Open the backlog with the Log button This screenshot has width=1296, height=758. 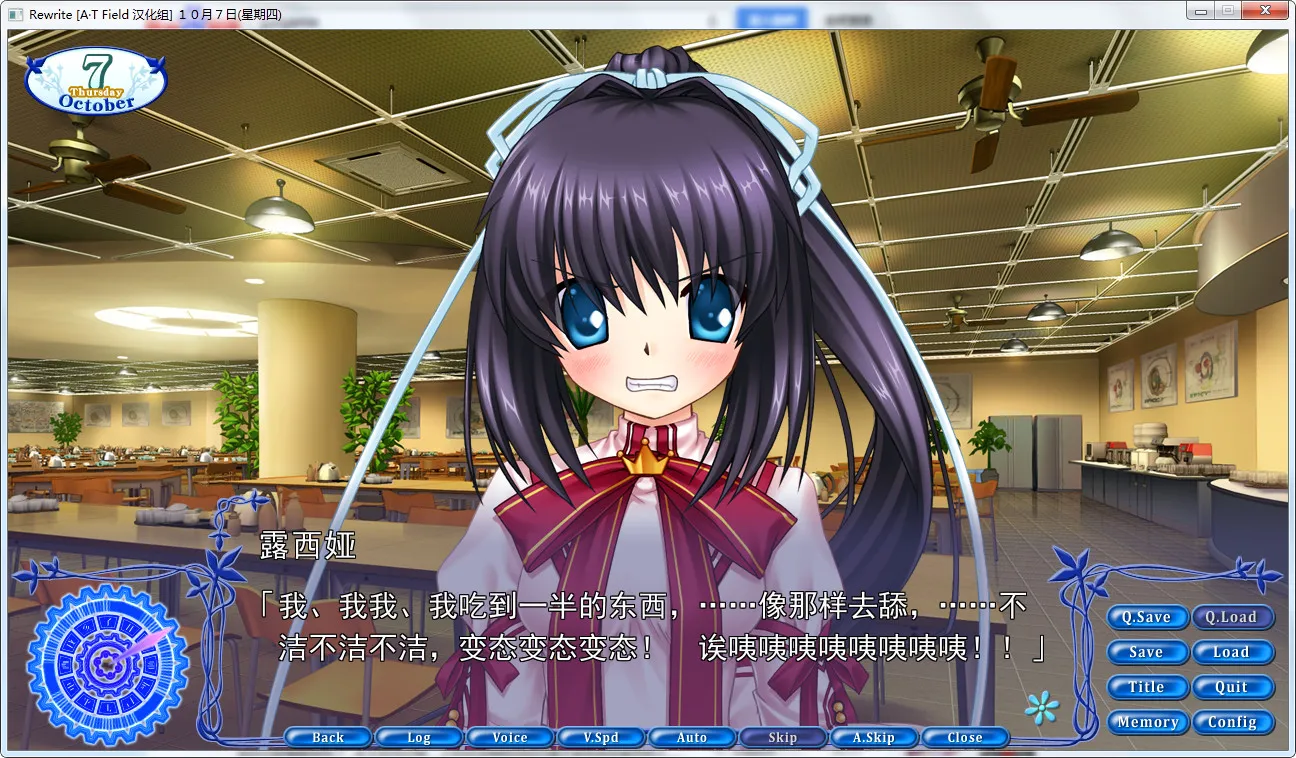point(419,737)
